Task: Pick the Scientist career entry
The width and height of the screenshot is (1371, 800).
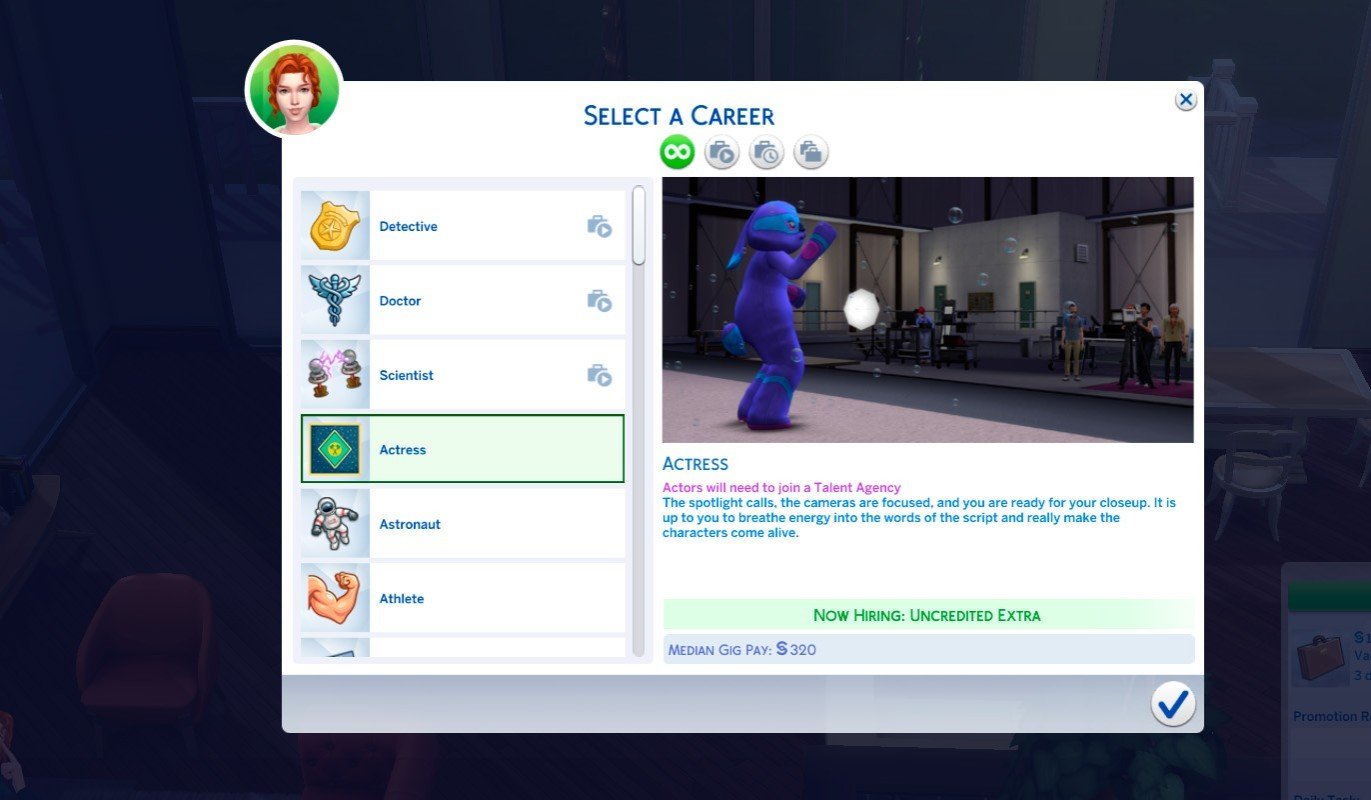Action: click(x=462, y=376)
